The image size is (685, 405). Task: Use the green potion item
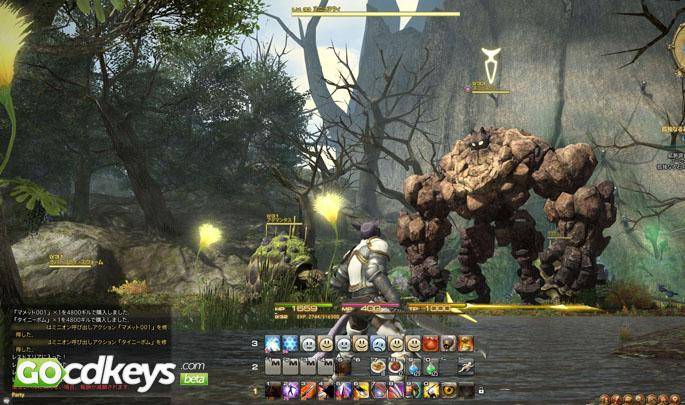(431, 367)
